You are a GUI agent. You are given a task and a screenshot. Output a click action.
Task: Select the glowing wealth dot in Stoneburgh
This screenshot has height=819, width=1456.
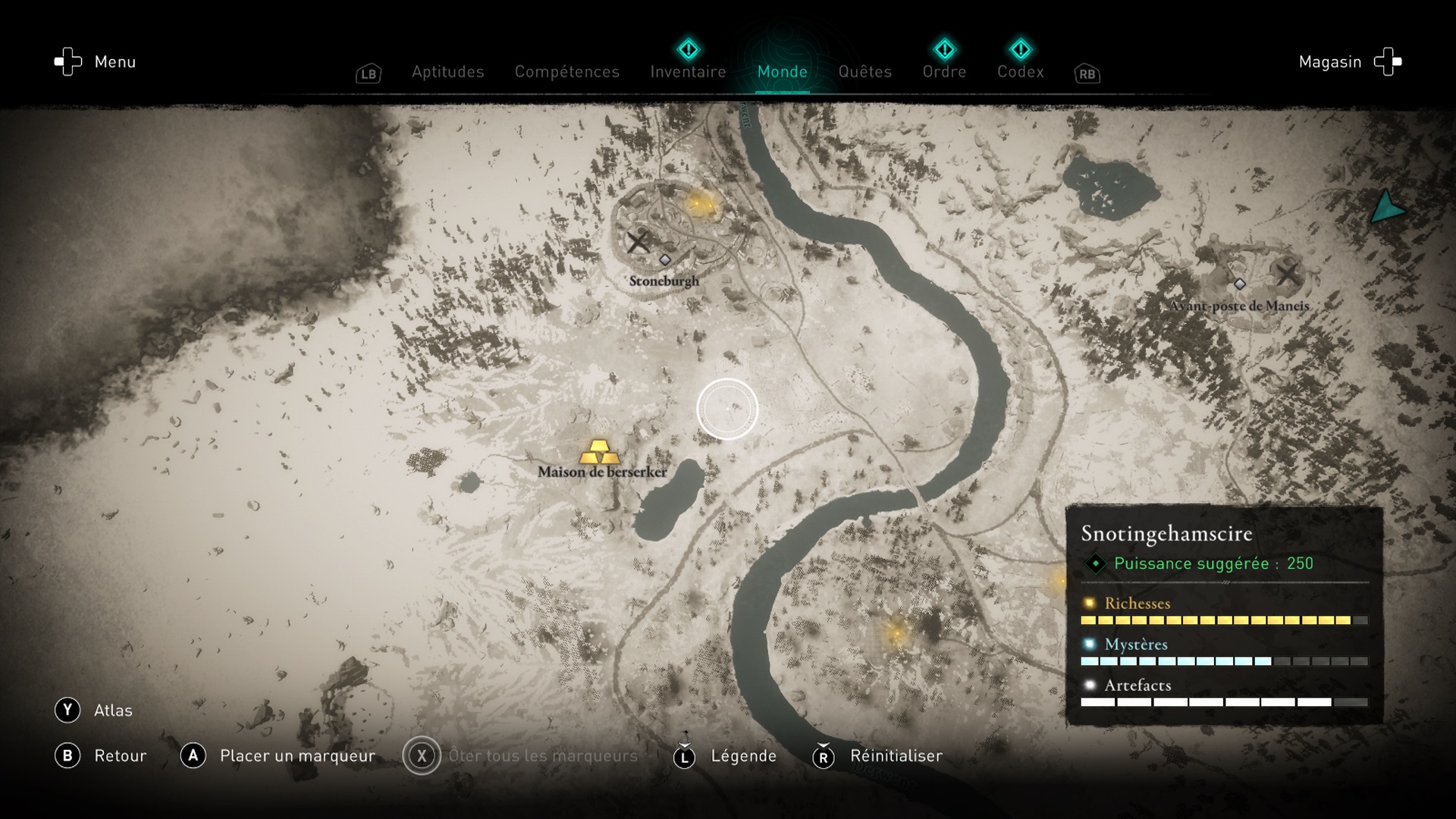[x=699, y=203]
